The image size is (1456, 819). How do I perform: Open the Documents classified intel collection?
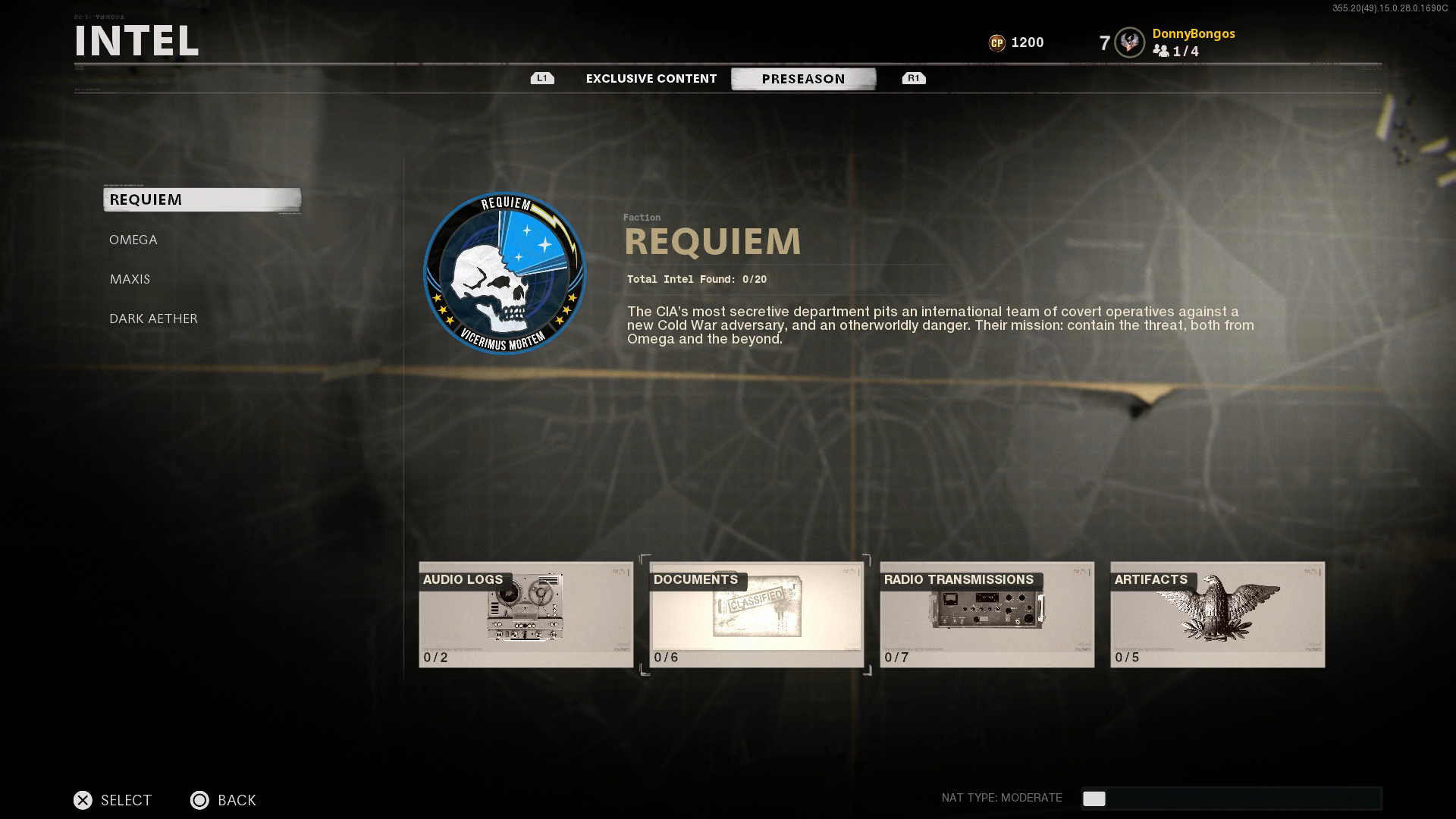tap(757, 614)
